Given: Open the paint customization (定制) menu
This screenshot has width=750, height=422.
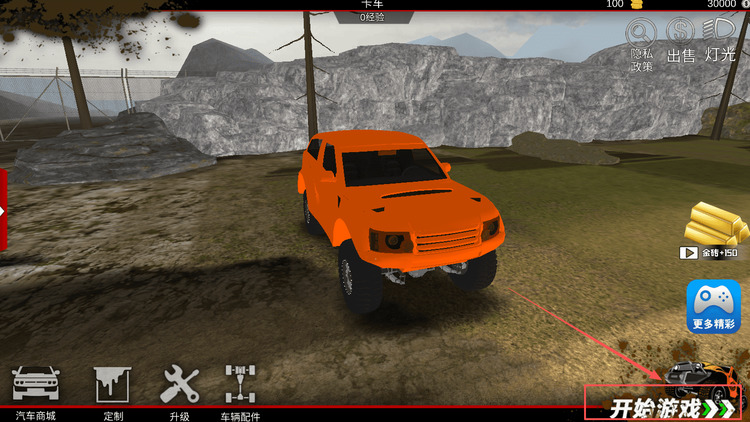Looking at the screenshot, I should click(112, 390).
